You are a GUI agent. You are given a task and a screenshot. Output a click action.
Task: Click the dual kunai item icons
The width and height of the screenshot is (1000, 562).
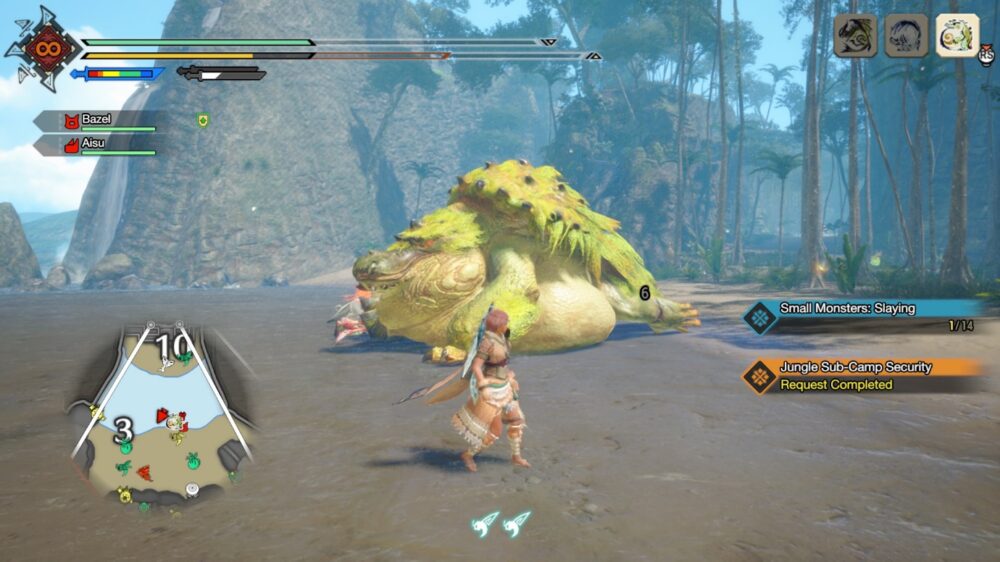point(501,523)
